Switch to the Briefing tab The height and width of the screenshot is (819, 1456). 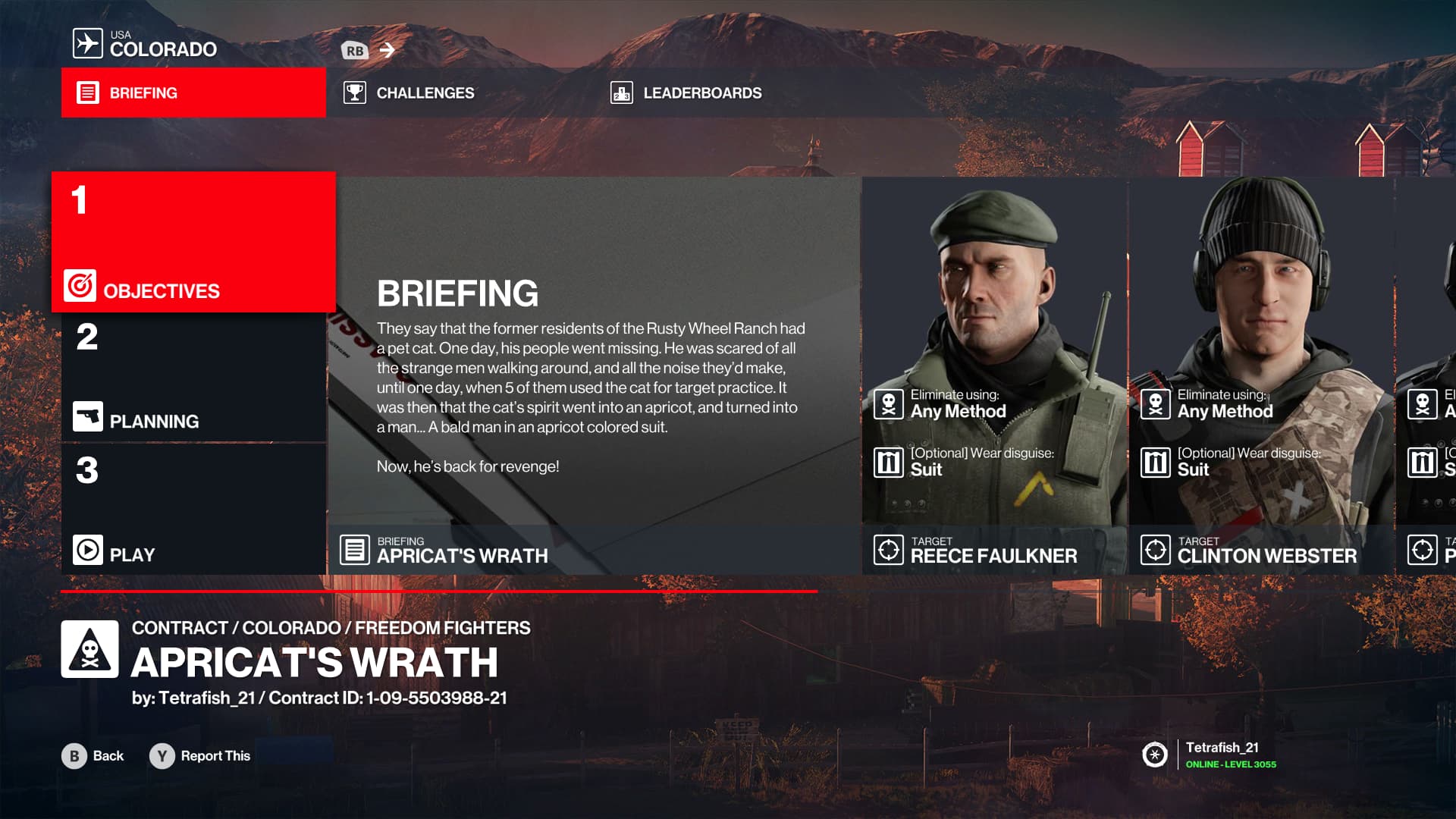click(x=193, y=93)
